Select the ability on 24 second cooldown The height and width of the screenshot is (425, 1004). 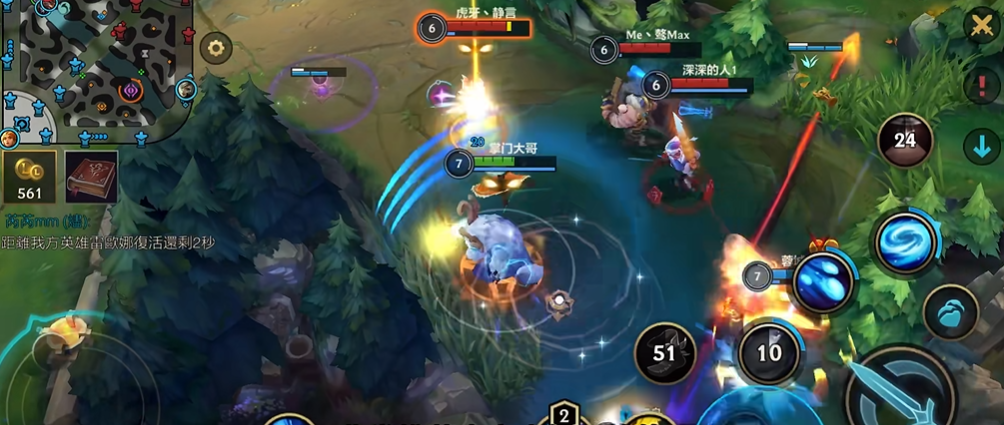click(x=905, y=141)
